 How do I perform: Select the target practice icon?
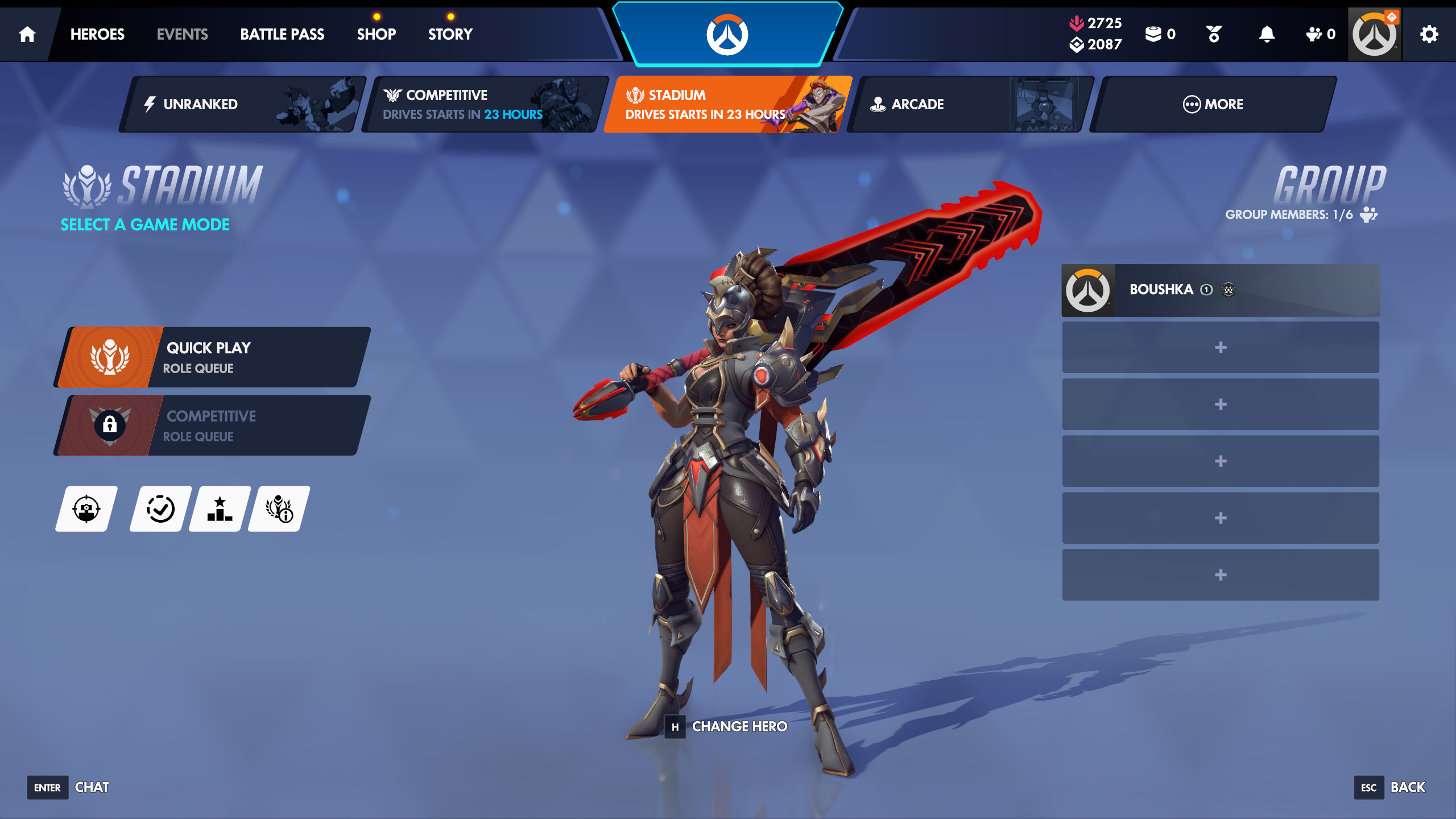(x=85, y=510)
